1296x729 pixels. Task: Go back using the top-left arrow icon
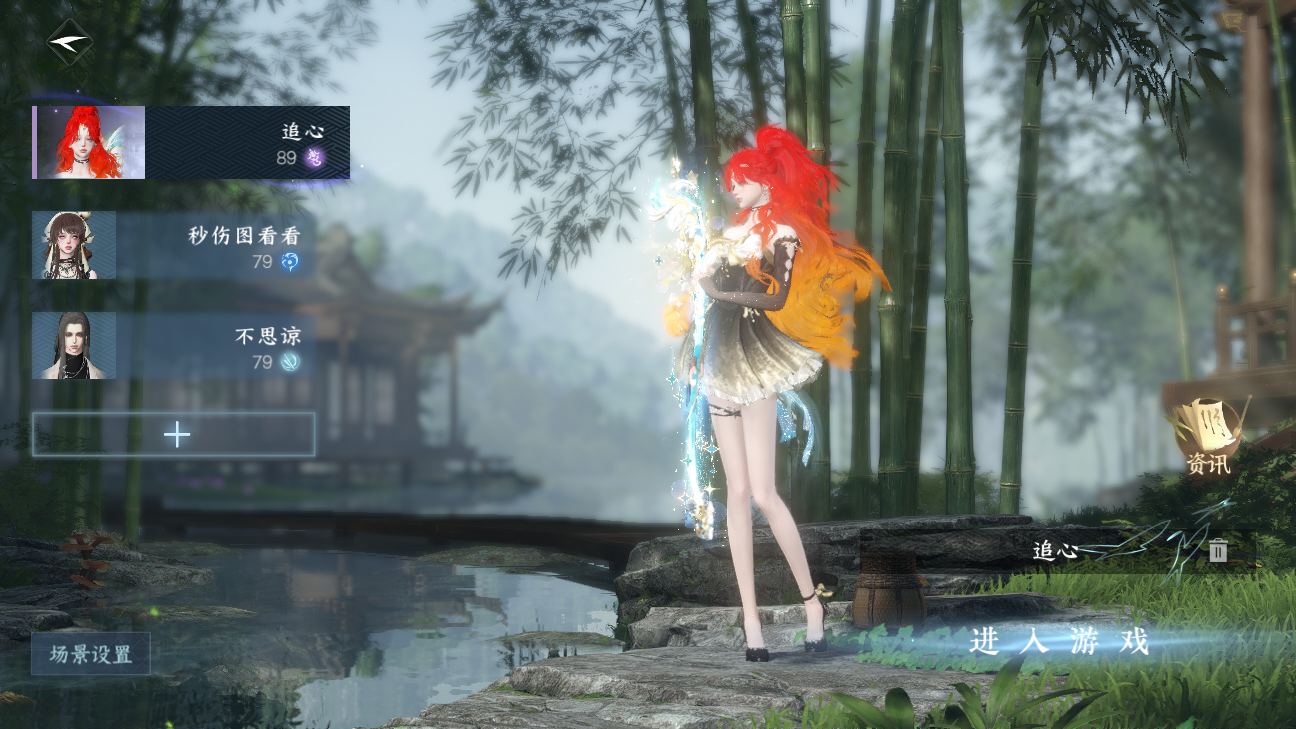(x=69, y=42)
